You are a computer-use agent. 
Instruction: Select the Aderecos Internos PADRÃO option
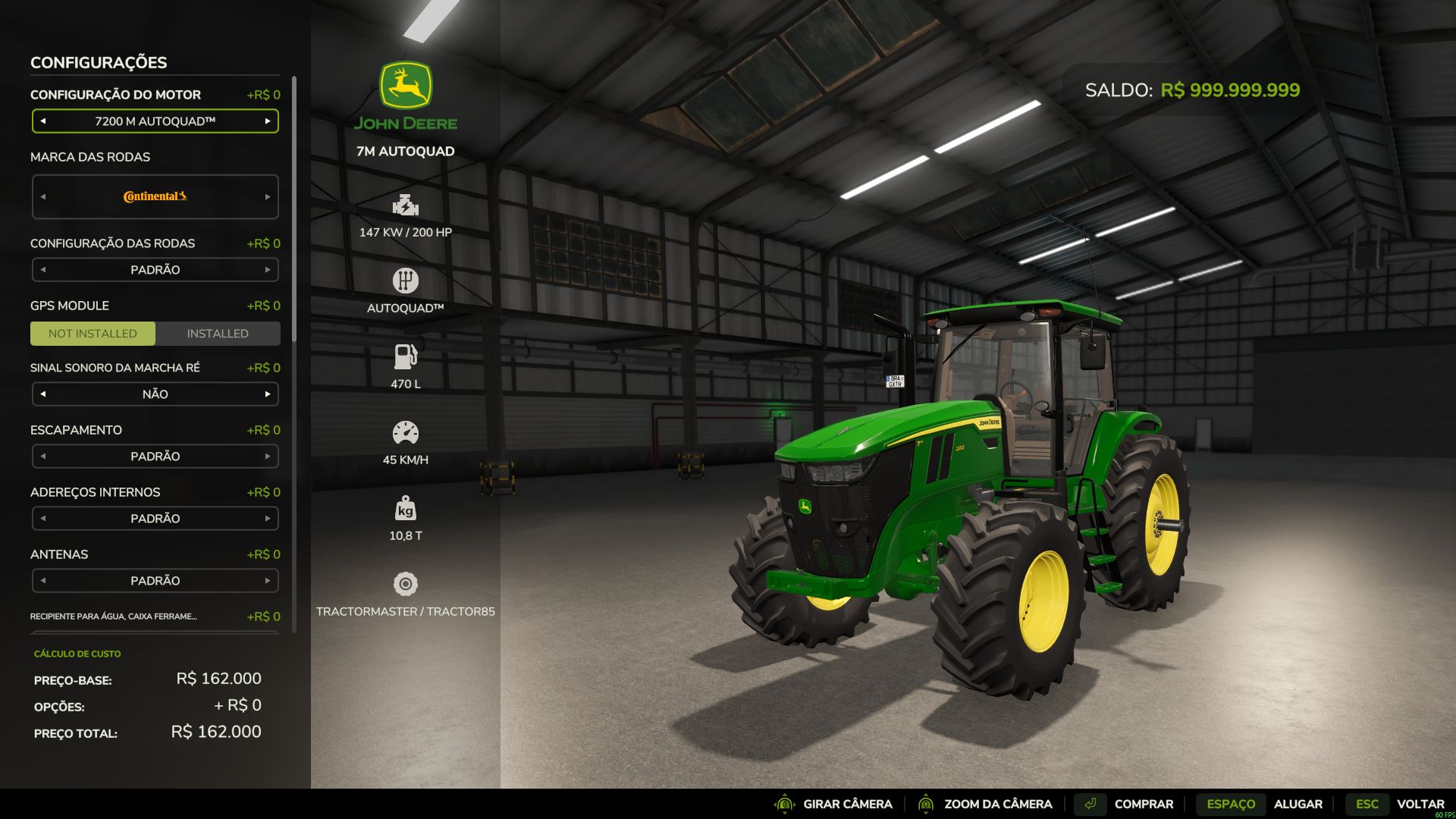155,518
